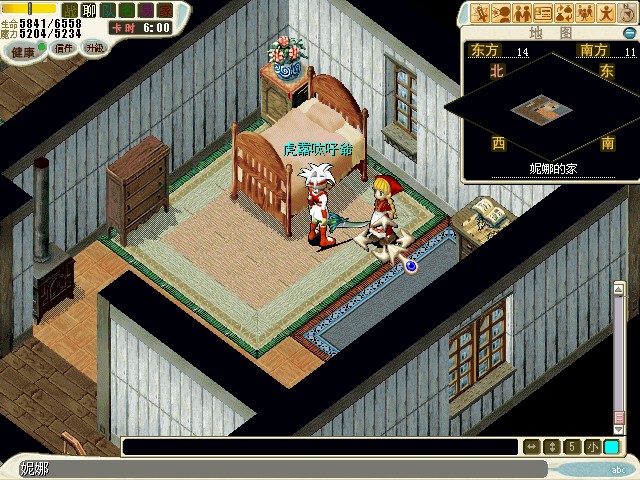The width and height of the screenshot is (640, 480).
Task: Open the 信件 mail button
Action: (63, 48)
